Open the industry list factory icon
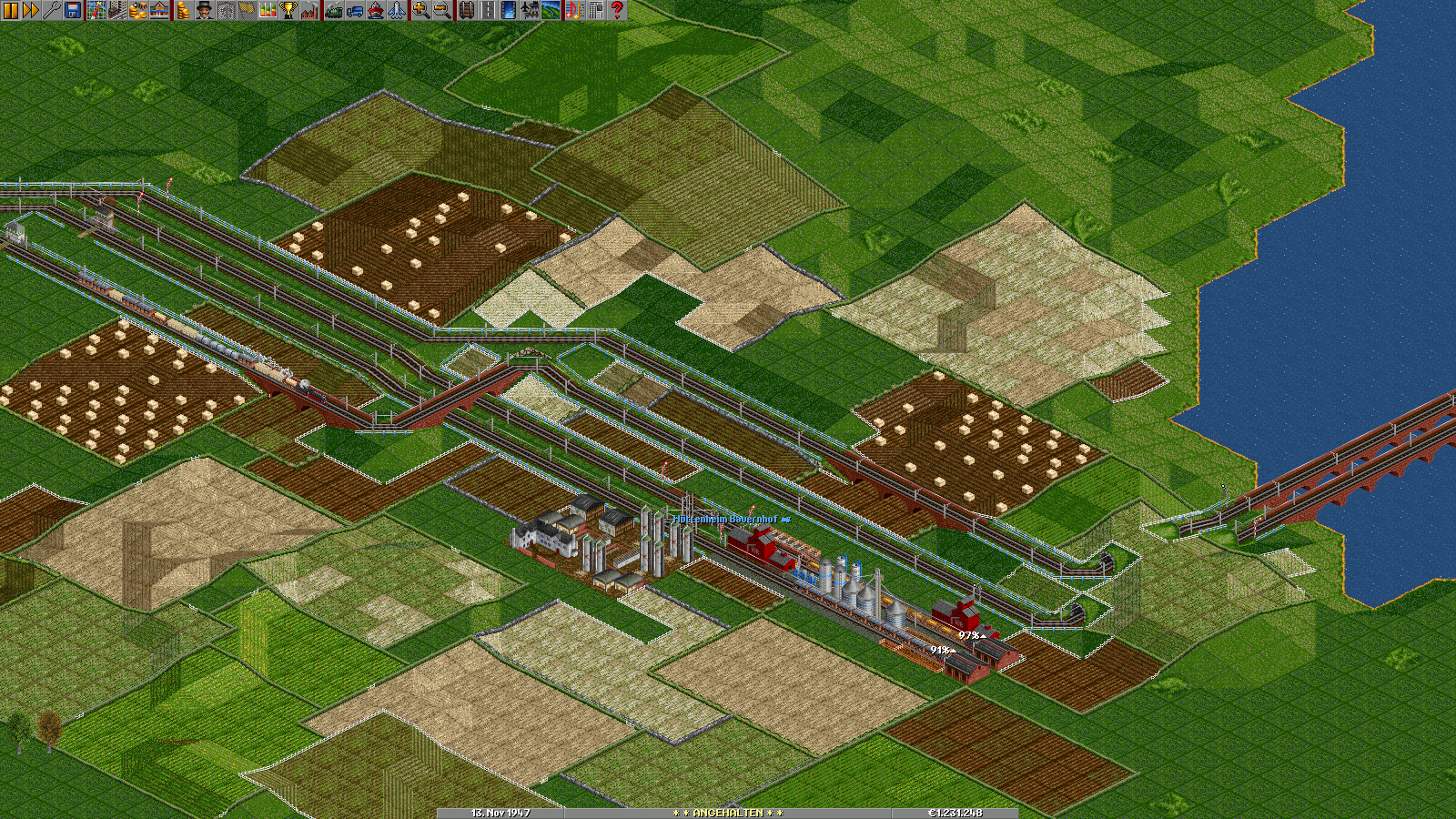This screenshot has width=1456, height=819. (308, 10)
